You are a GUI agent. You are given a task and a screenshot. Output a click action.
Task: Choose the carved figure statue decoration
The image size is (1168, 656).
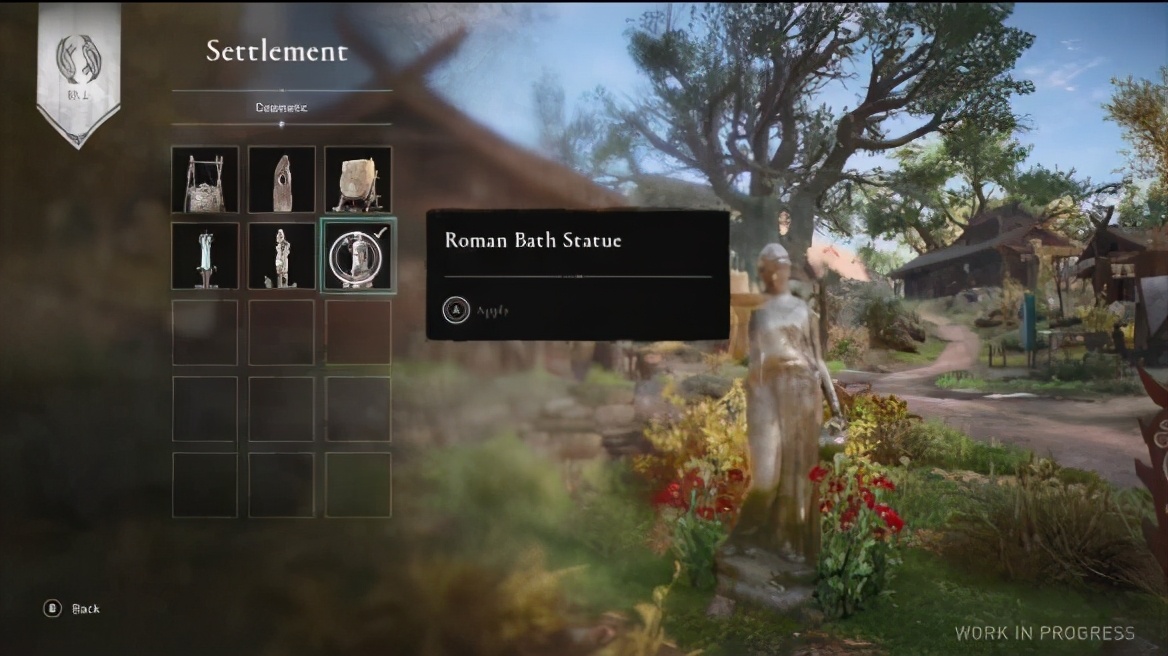pos(282,256)
